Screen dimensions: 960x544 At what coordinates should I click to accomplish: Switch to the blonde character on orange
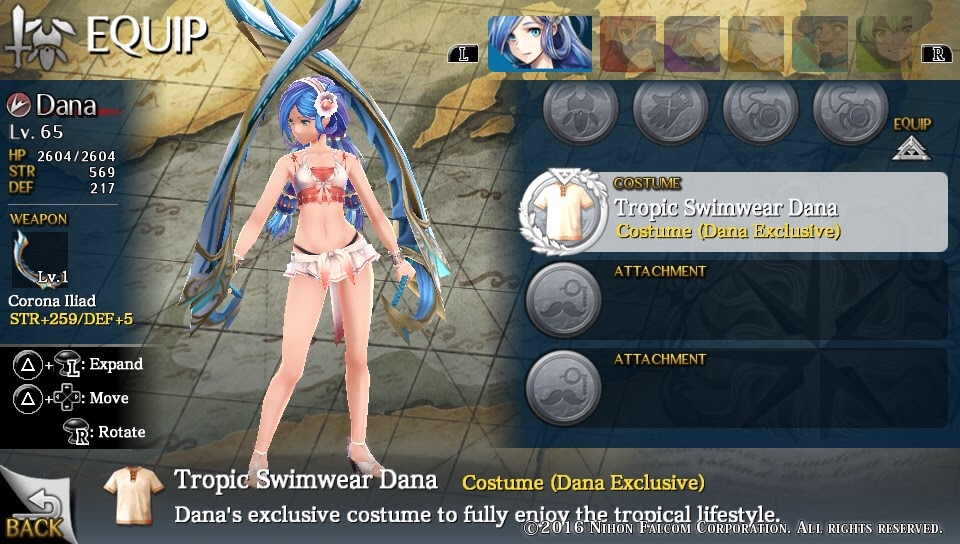pyautogui.click(x=756, y=45)
